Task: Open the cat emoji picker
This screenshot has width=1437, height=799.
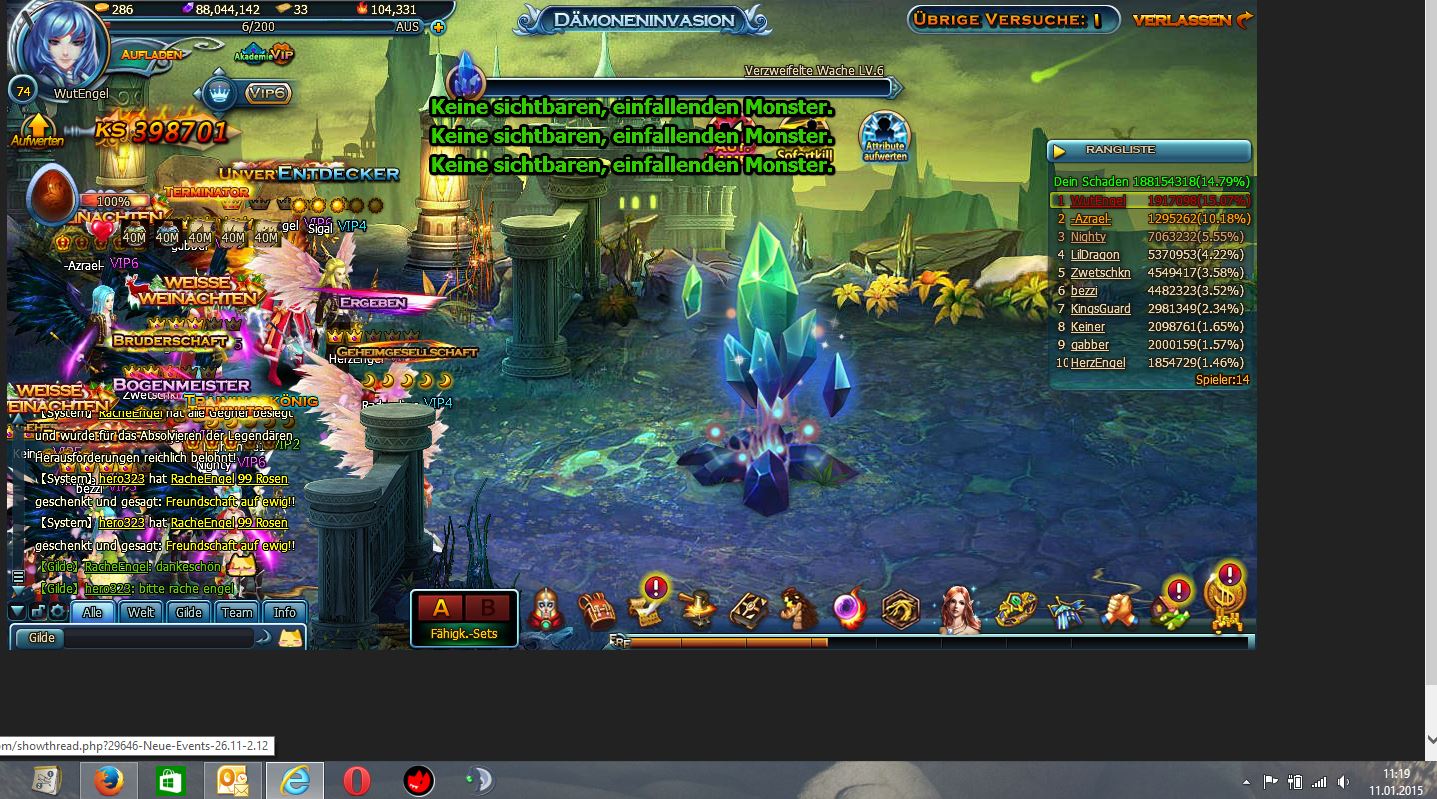Action: pos(290,637)
